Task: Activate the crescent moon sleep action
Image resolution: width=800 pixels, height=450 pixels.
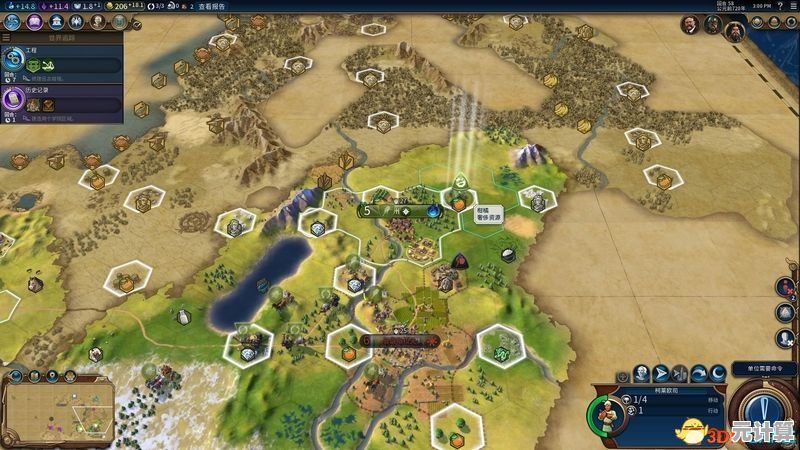Action: pyautogui.click(x=718, y=375)
